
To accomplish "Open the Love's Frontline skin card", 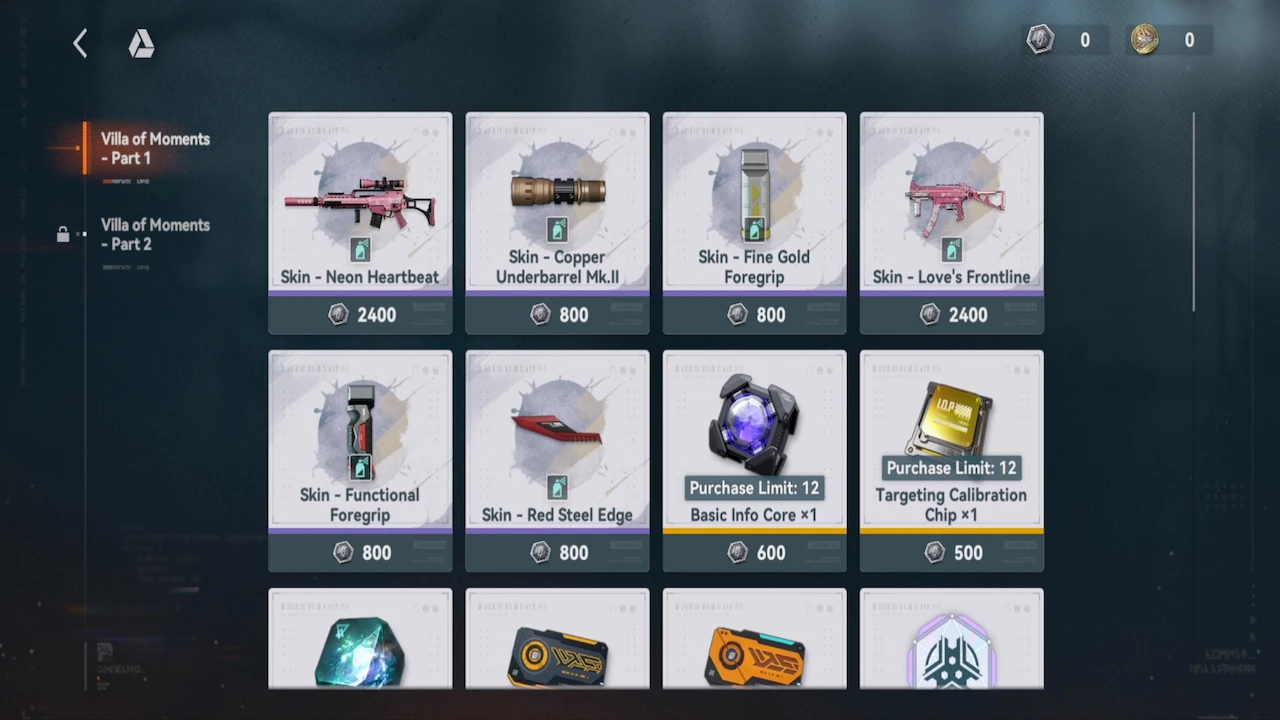I will [951, 222].
